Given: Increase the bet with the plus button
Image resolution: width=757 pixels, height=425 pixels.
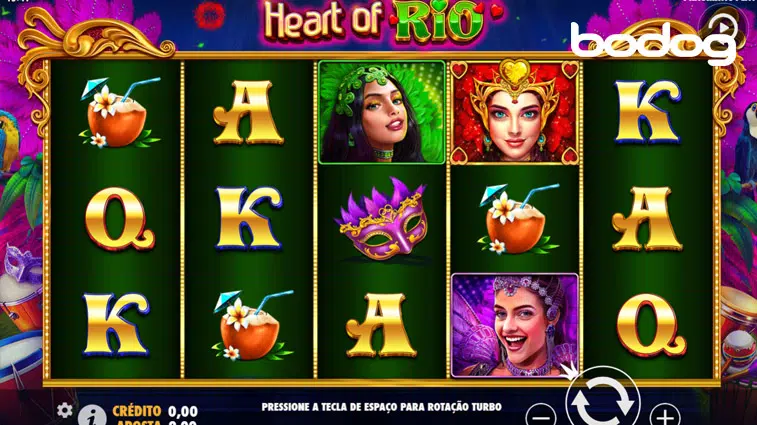Looking at the screenshot, I should pyautogui.click(x=664, y=414).
